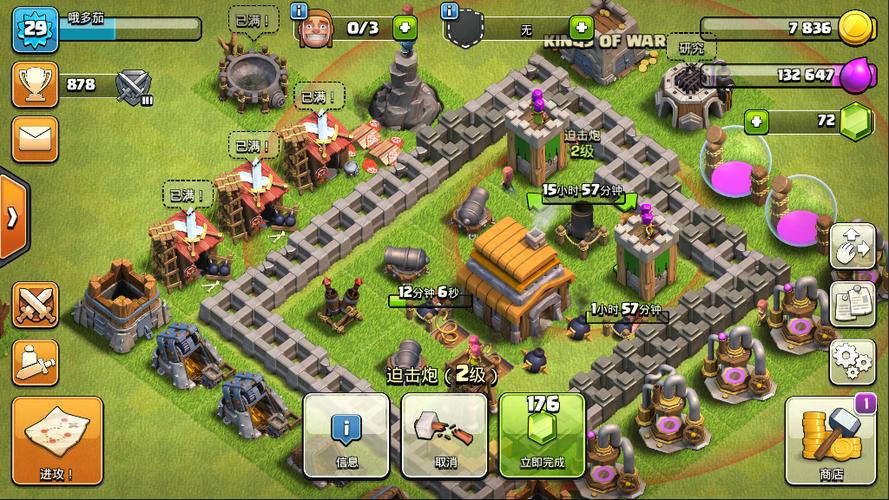Viewport: 889px width, 500px height.
Task: Open the crossed swords clan war button
Action: coord(33,303)
